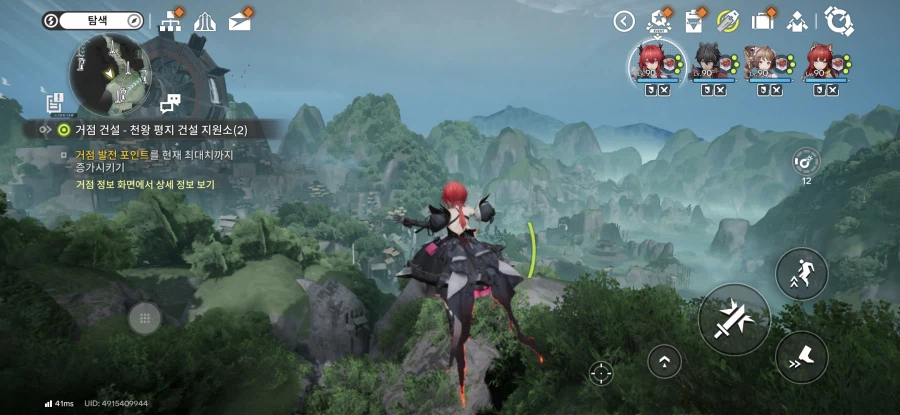This screenshot has width=900, height=415.
Task: Open the triple-arrow upgrade icon
Action: [204, 20]
